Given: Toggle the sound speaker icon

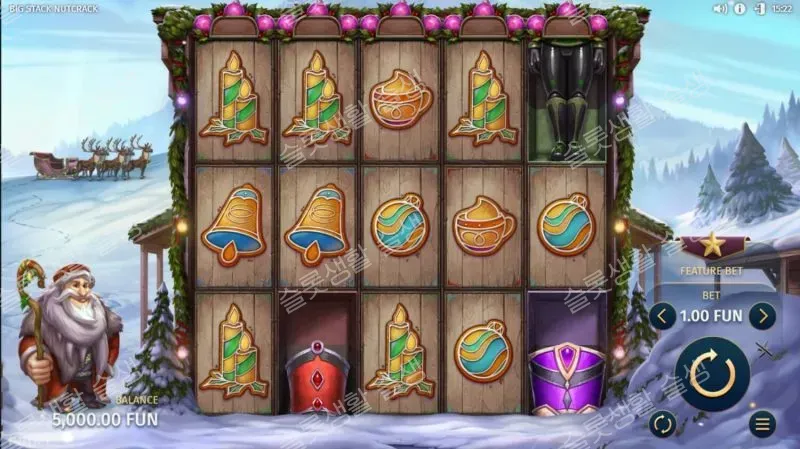Looking at the screenshot, I should coord(720,8).
